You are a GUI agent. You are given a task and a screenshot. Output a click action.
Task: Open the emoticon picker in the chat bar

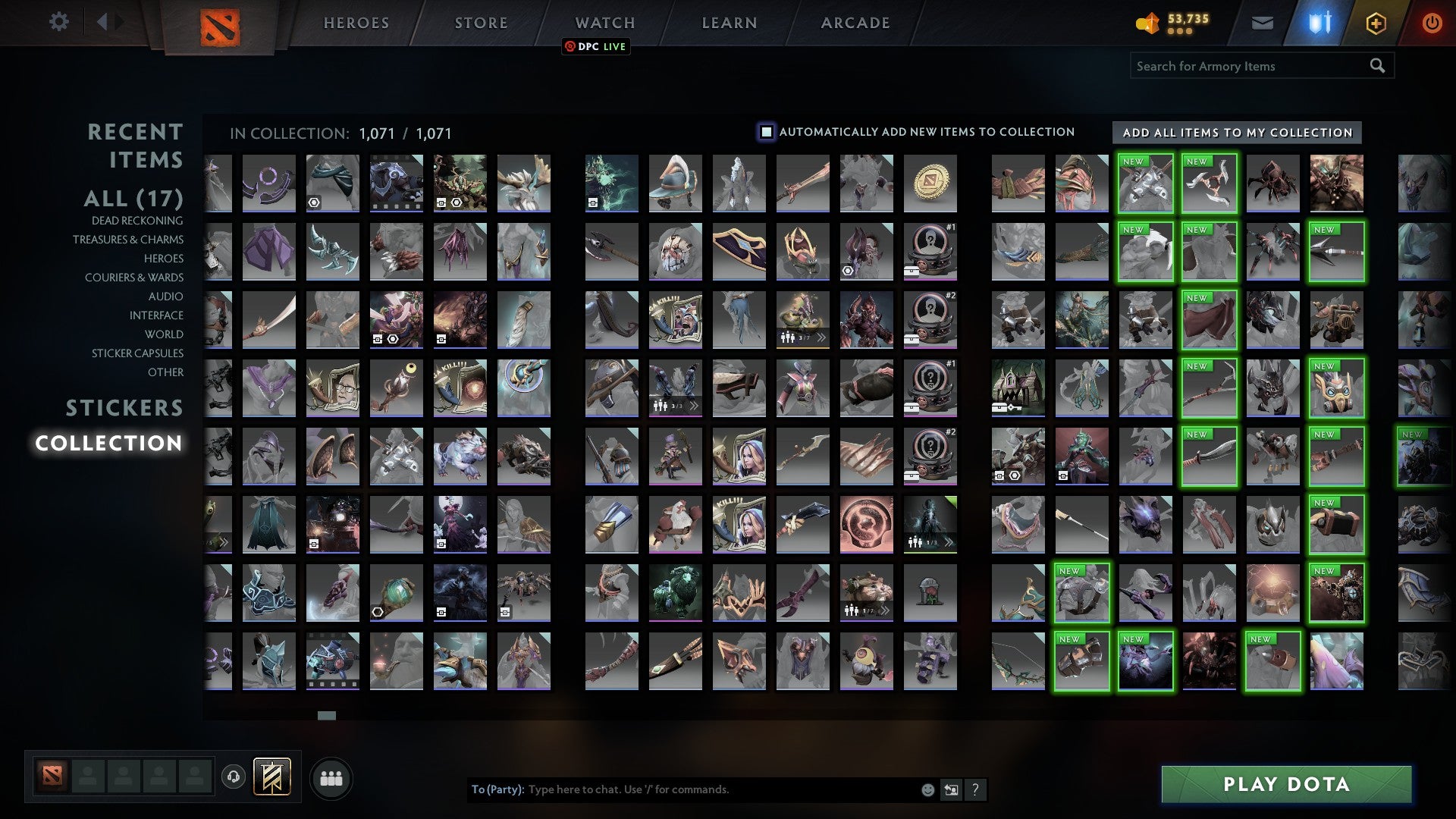tap(927, 789)
